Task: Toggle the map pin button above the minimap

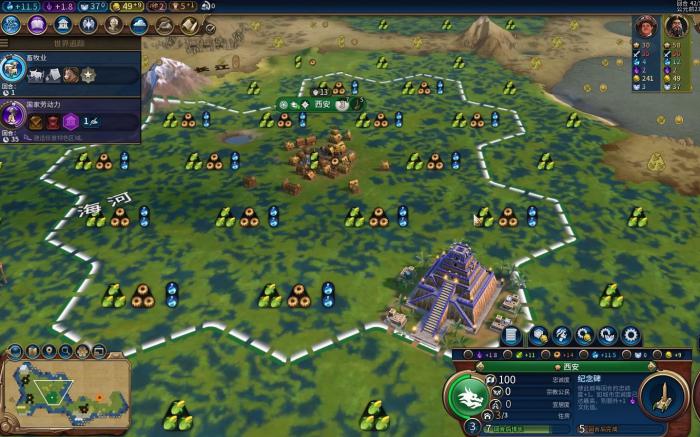Action: pyautogui.click(x=49, y=351)
